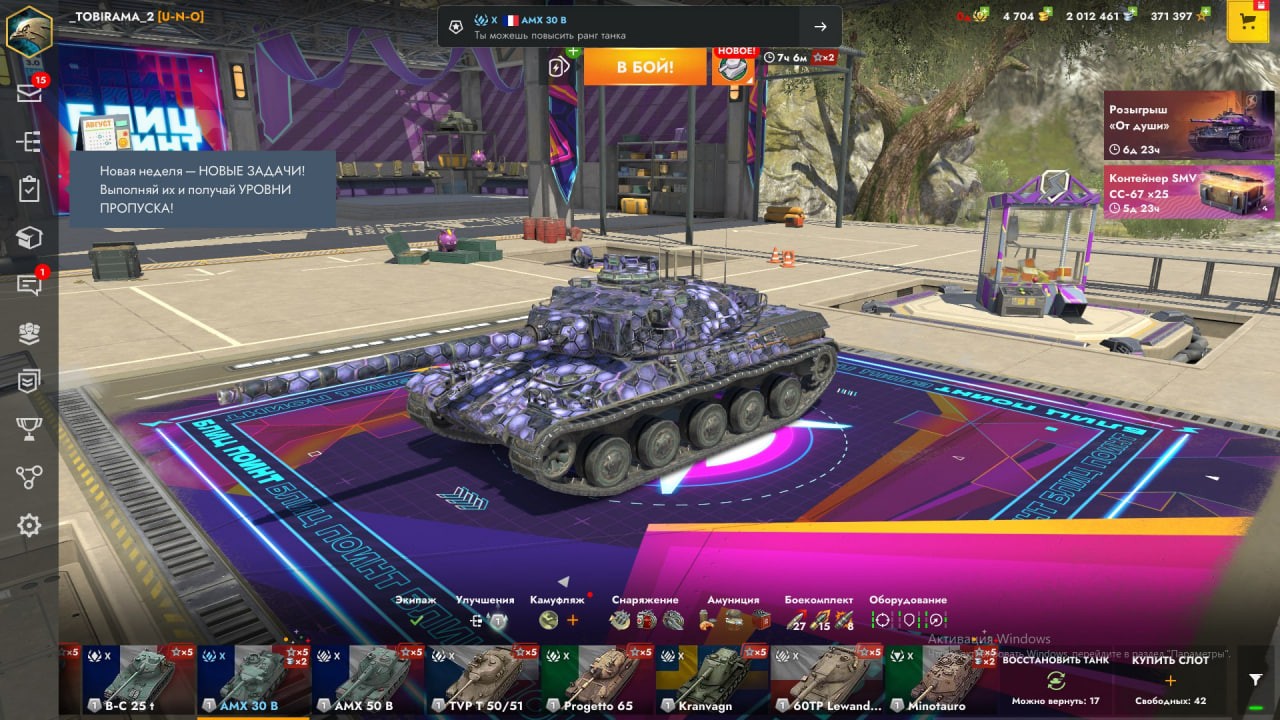Image resolution: width=1280 pixels, height=720 pixels.
Task: Open the trophy achievements icon
Action: coord(29,429)
